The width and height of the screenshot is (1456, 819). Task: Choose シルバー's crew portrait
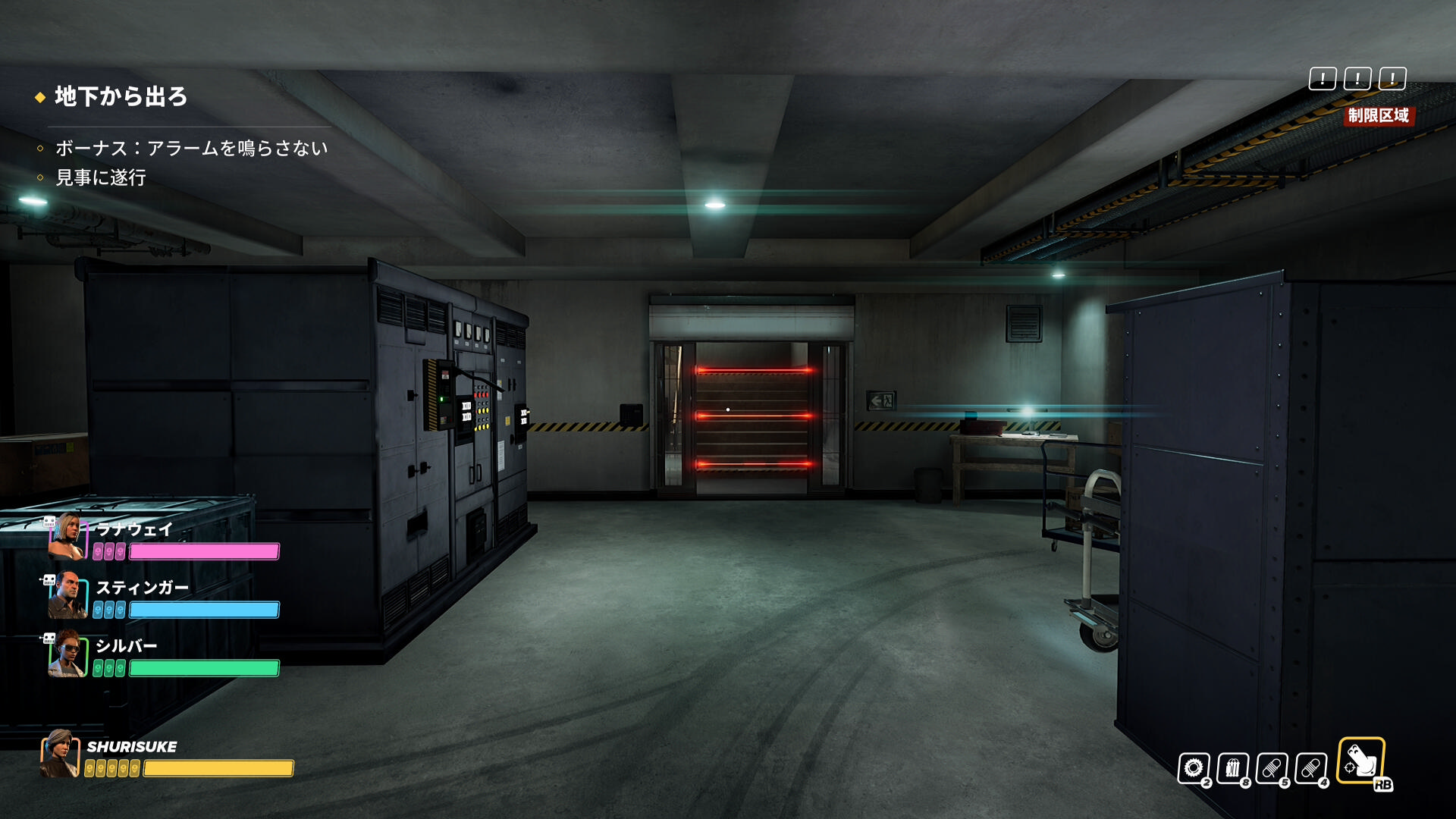coord(67,654)
